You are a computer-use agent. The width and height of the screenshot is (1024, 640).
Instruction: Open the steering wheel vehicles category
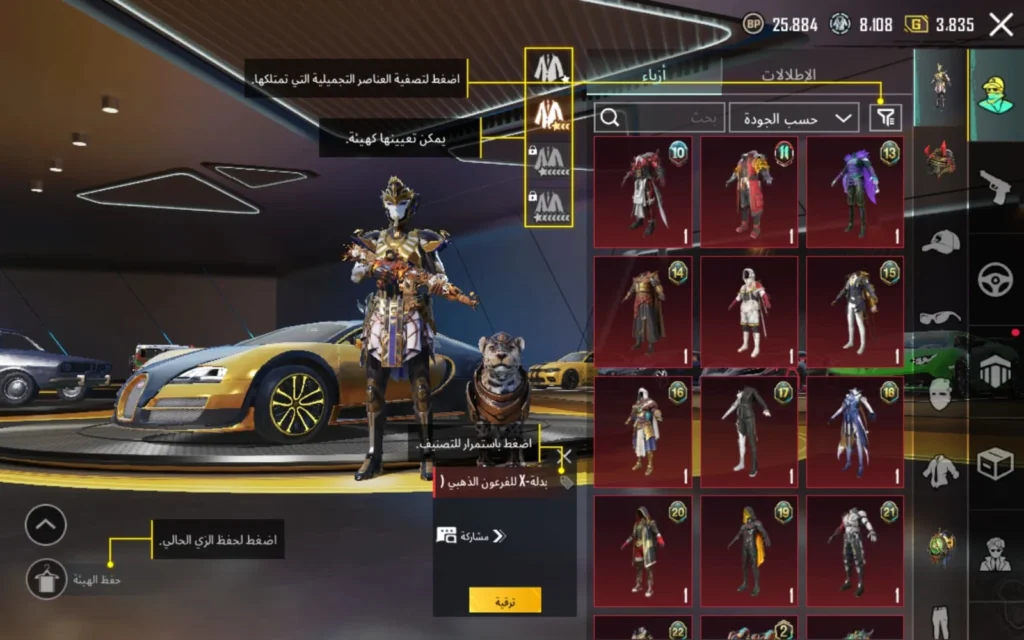pyautogui.click(x=995, y=278)
